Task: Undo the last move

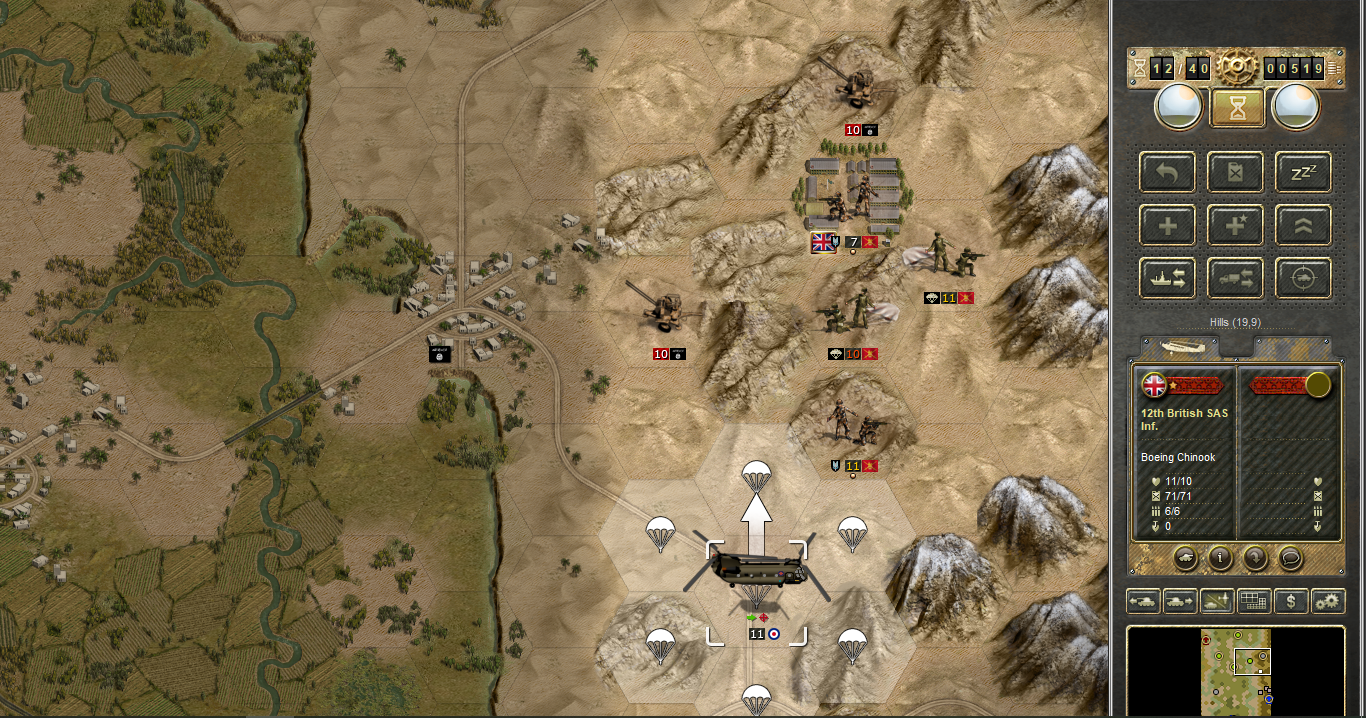Action: point(1167,173)
